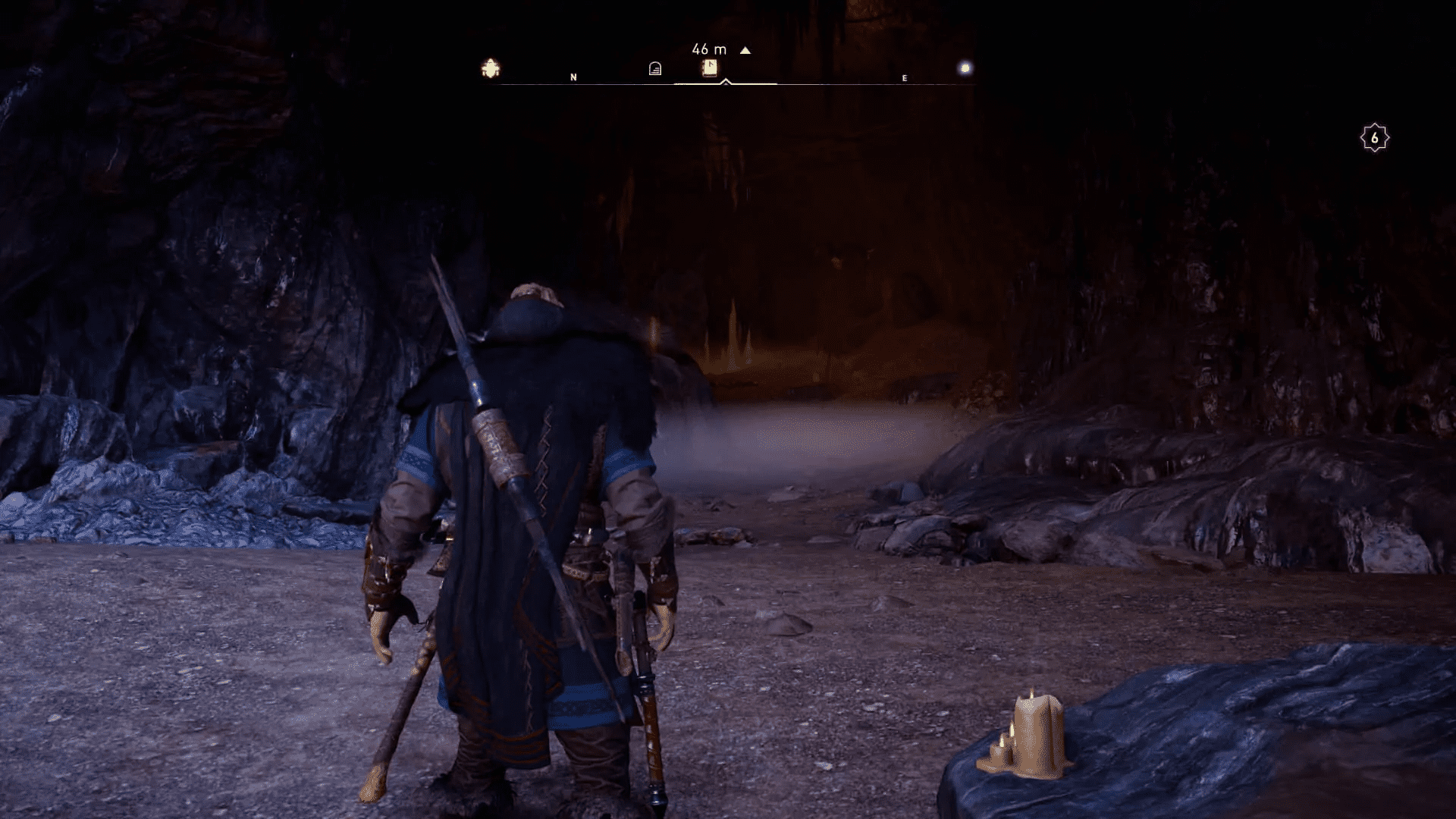Viewport: 1456px width, 819px height.
Task: Select the white point-of-interest glow on compass right
Action: pos(965,68)
